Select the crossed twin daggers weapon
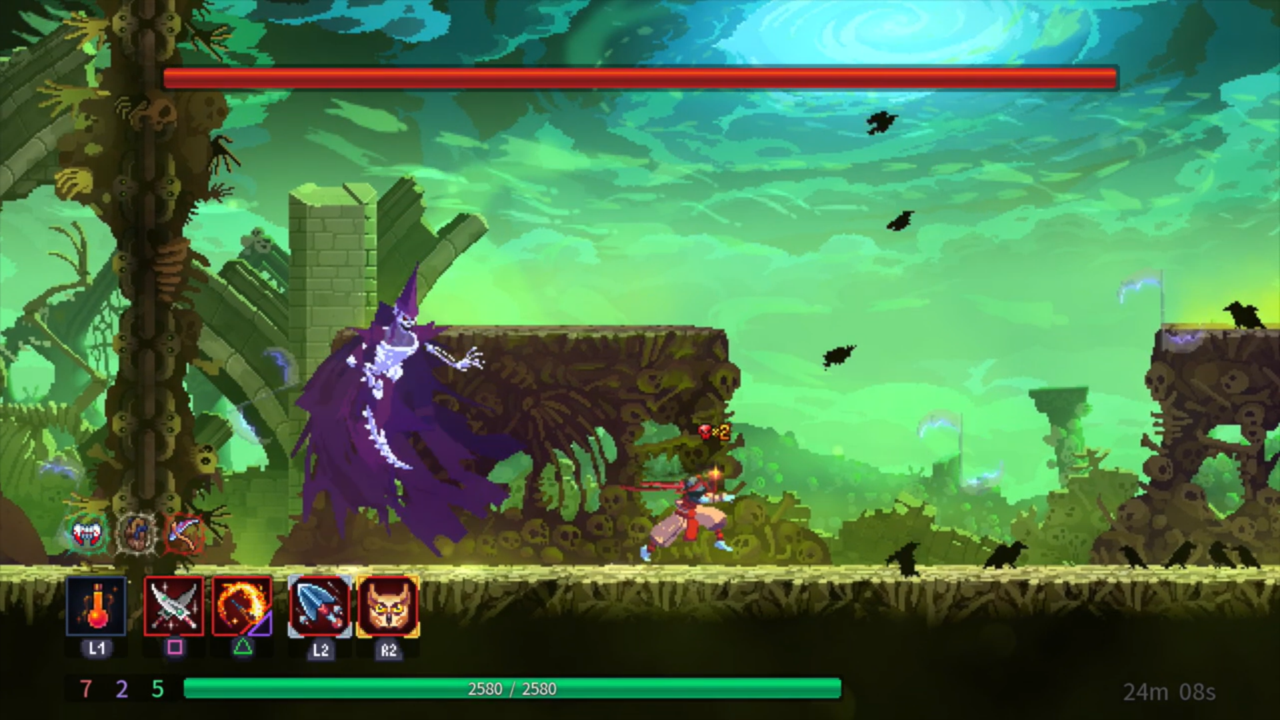 click(174, 606)
